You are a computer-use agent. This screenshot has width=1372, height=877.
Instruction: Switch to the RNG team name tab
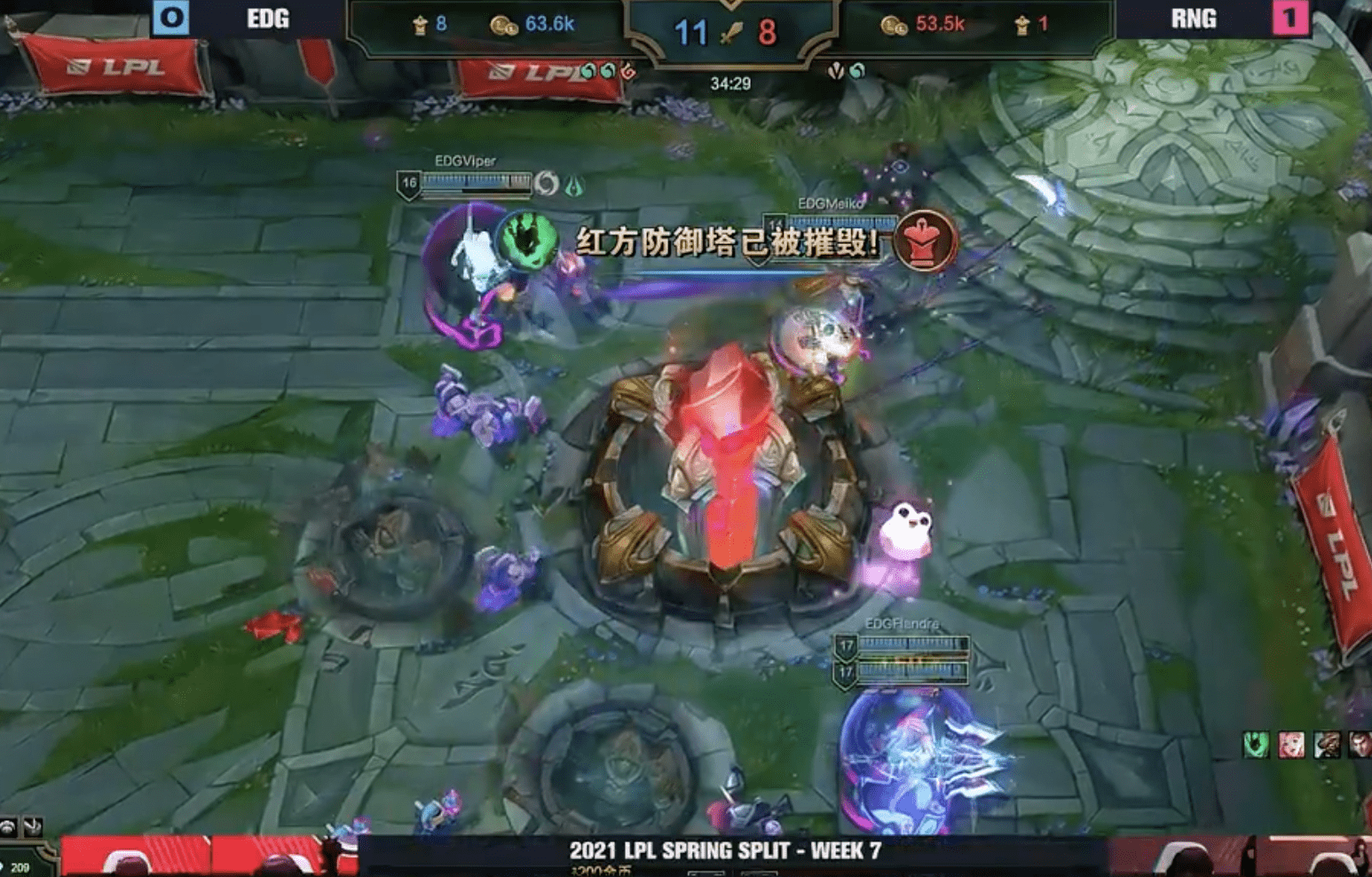(x=1195, y=20)
